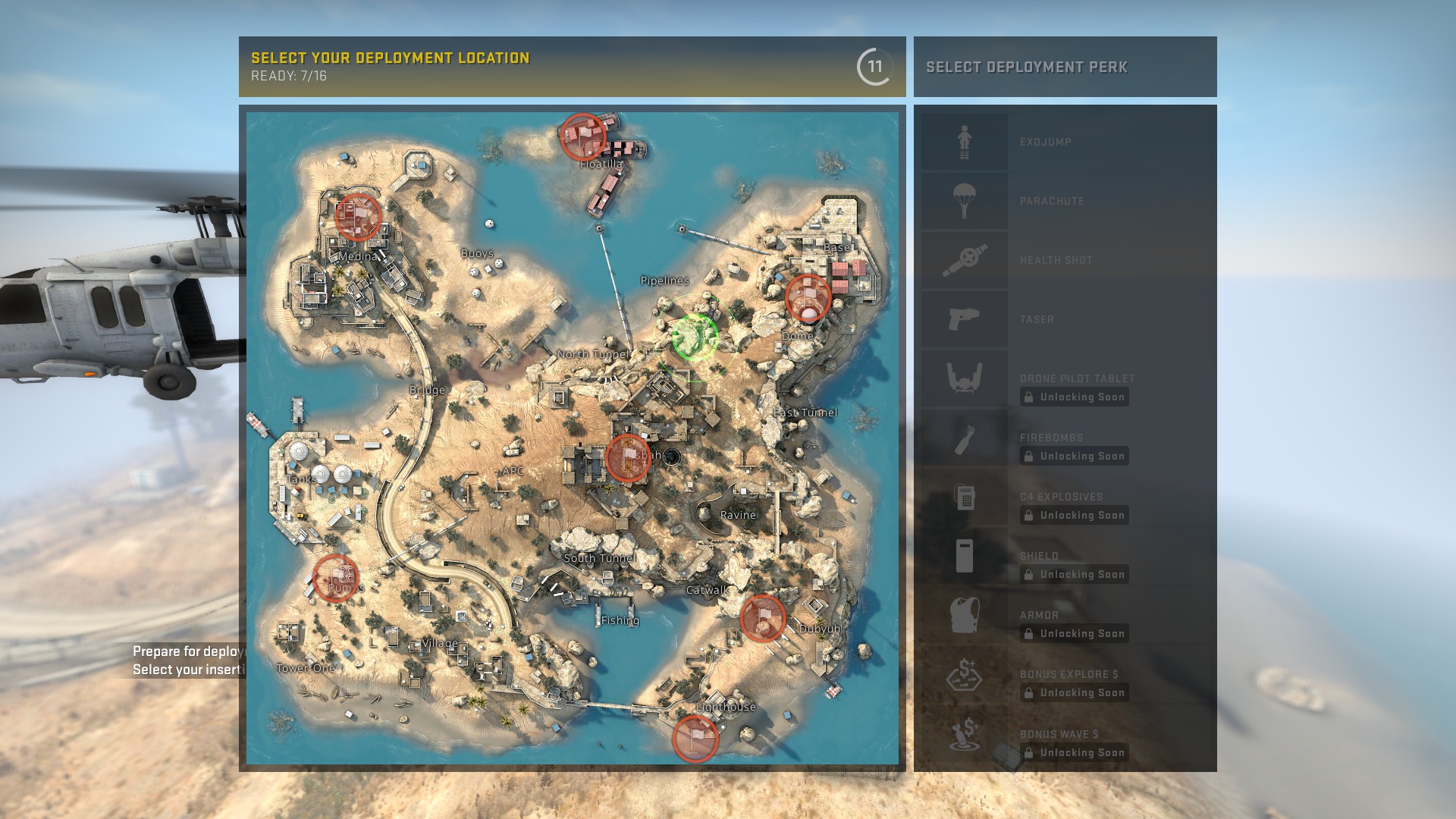
Task: Click the green deployment marker near Pipelines
Action: click(695, 337)
